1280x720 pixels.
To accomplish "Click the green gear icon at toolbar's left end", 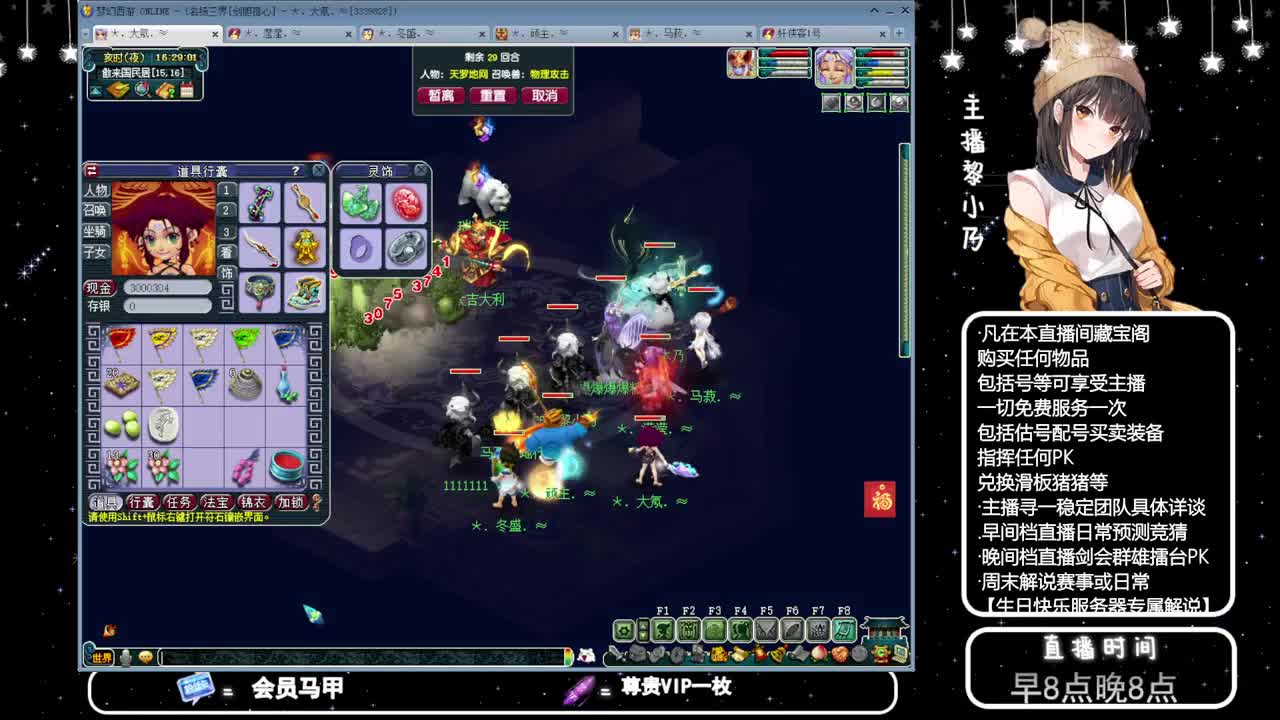I will 624,631.
